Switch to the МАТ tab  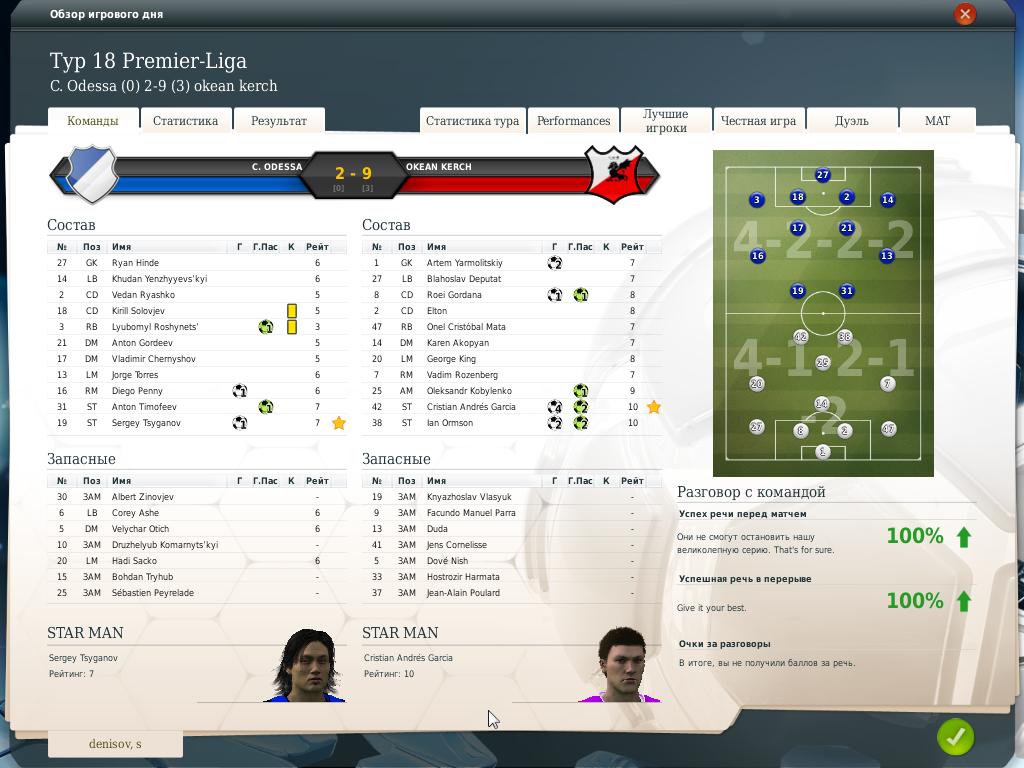(937, 121)
